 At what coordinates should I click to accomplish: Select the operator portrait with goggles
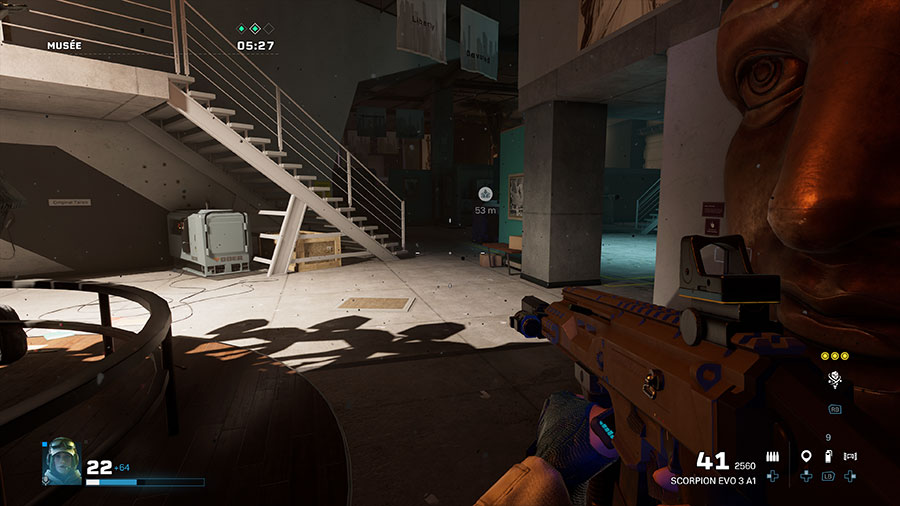61,463
